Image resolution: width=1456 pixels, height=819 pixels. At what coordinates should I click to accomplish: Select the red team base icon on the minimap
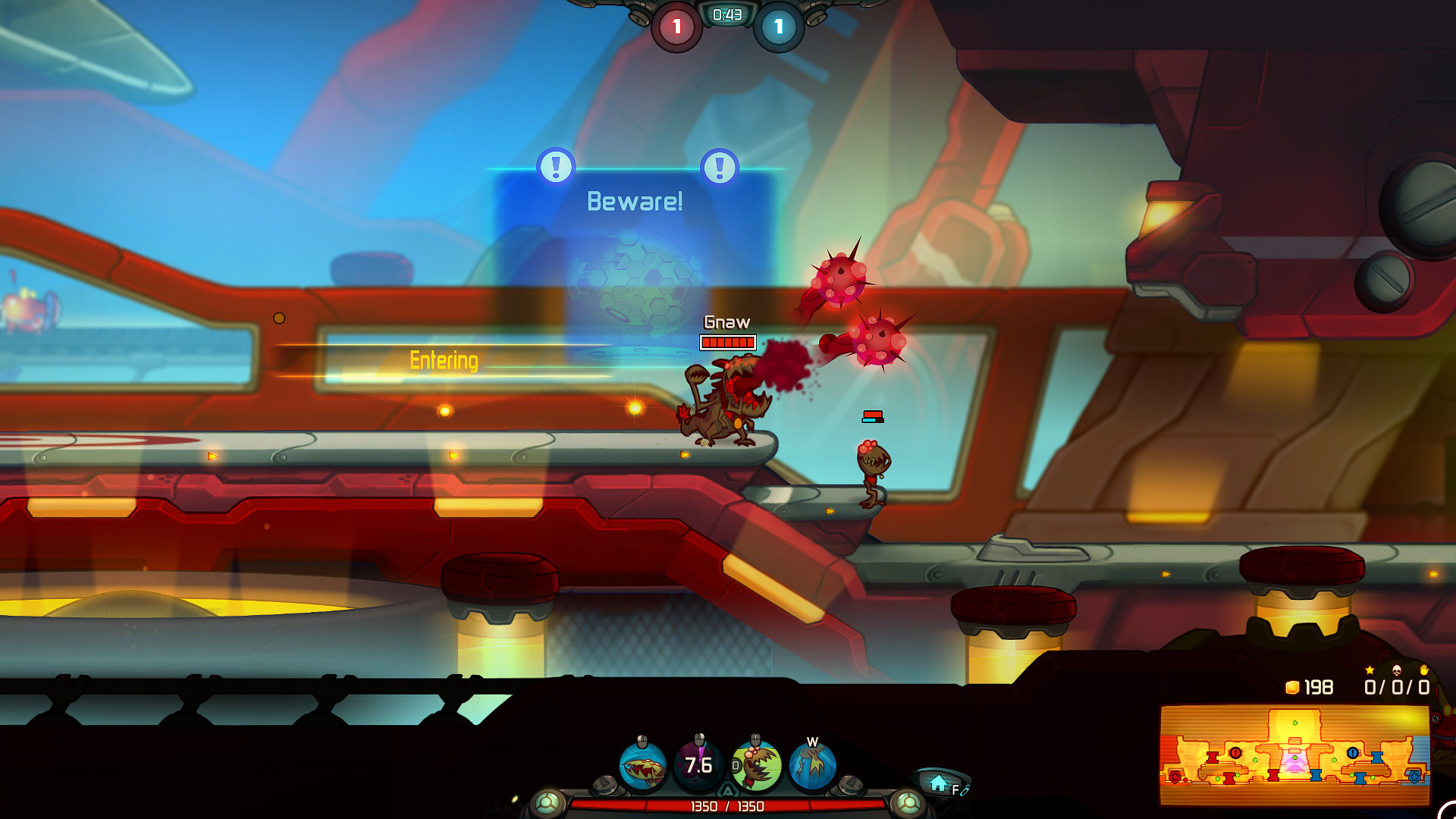pyautogui.click(x=1175, y=777)
